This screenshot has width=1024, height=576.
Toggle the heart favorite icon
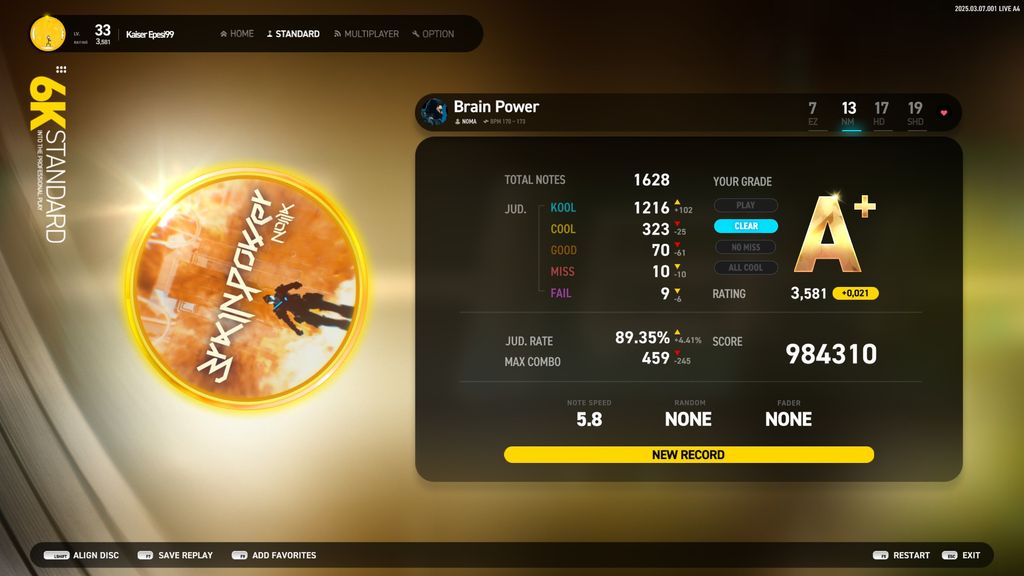tap(943, 113)
